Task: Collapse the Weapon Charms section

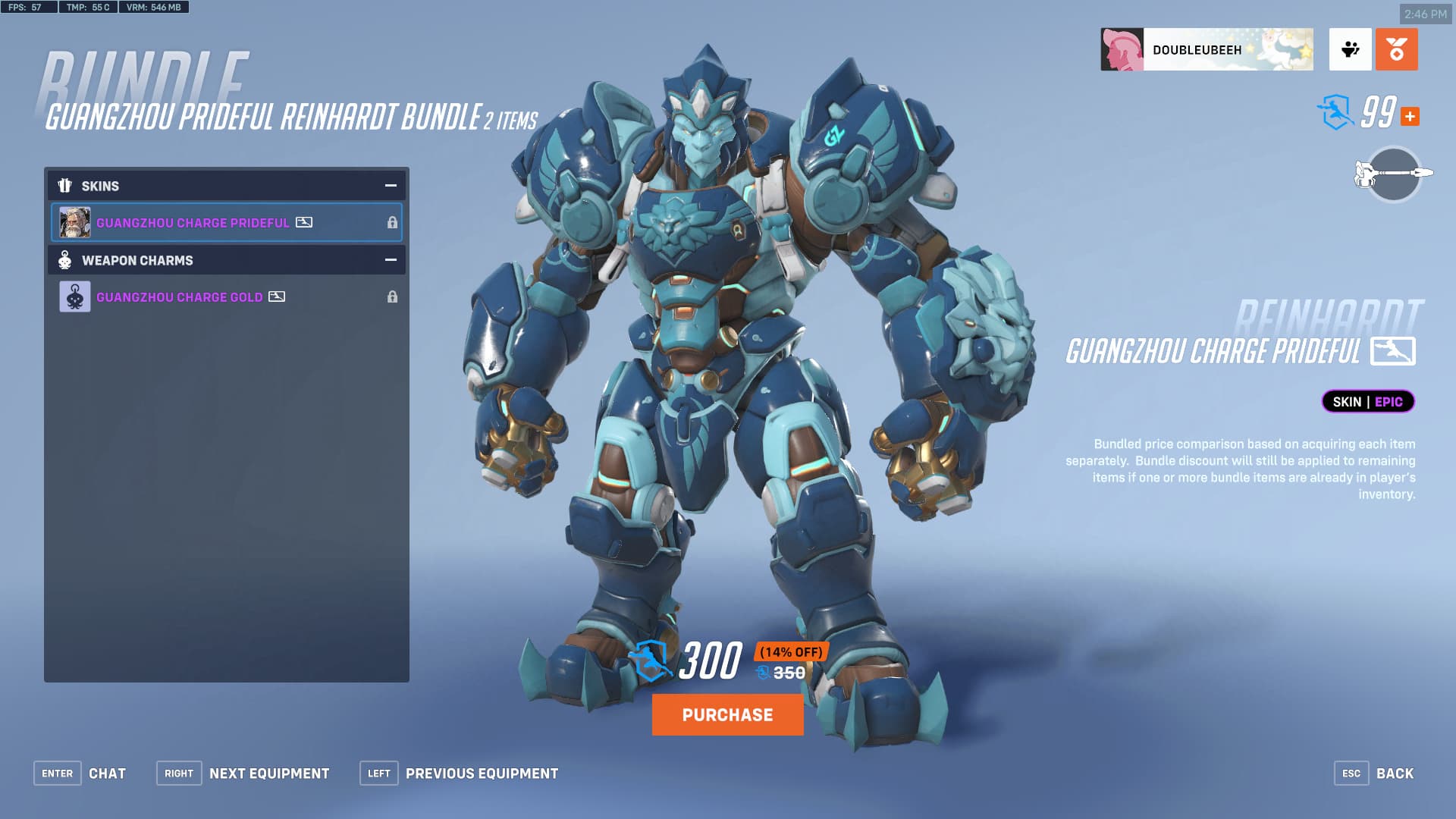Action: pos(391,260)
